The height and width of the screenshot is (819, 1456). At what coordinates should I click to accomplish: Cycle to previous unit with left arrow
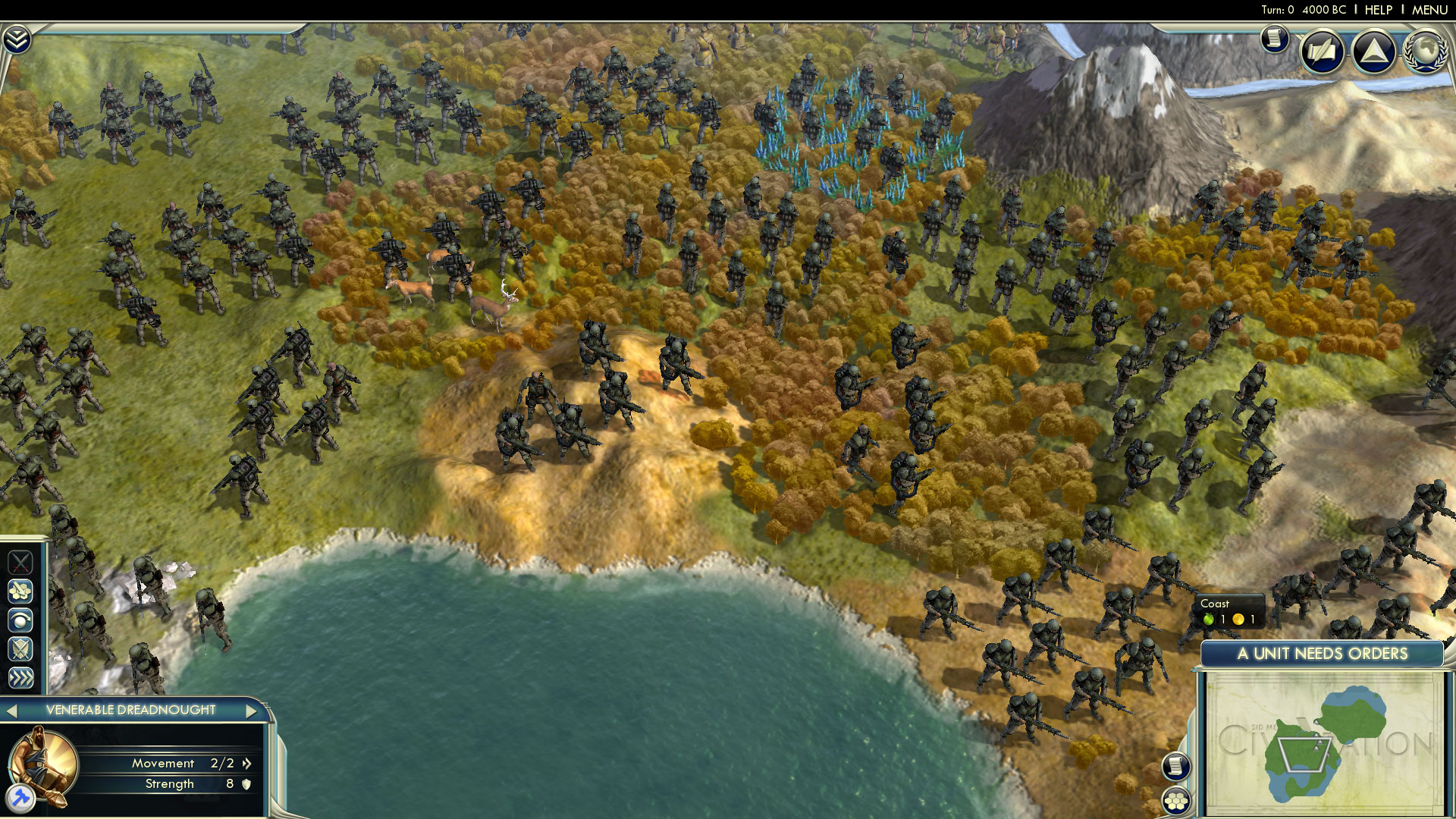click(11, 711)
